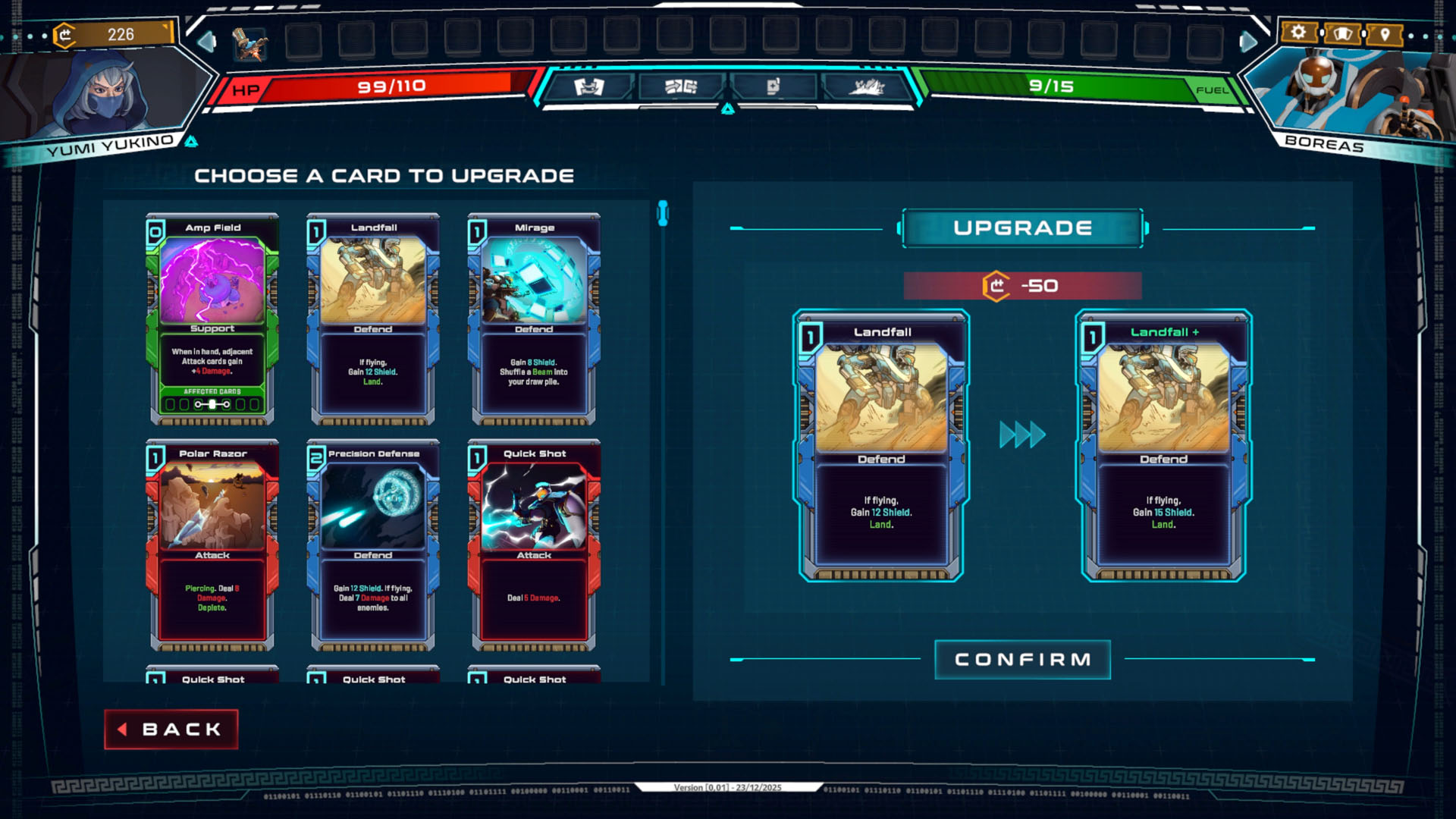Go back using the Back button

coord(171,729)
